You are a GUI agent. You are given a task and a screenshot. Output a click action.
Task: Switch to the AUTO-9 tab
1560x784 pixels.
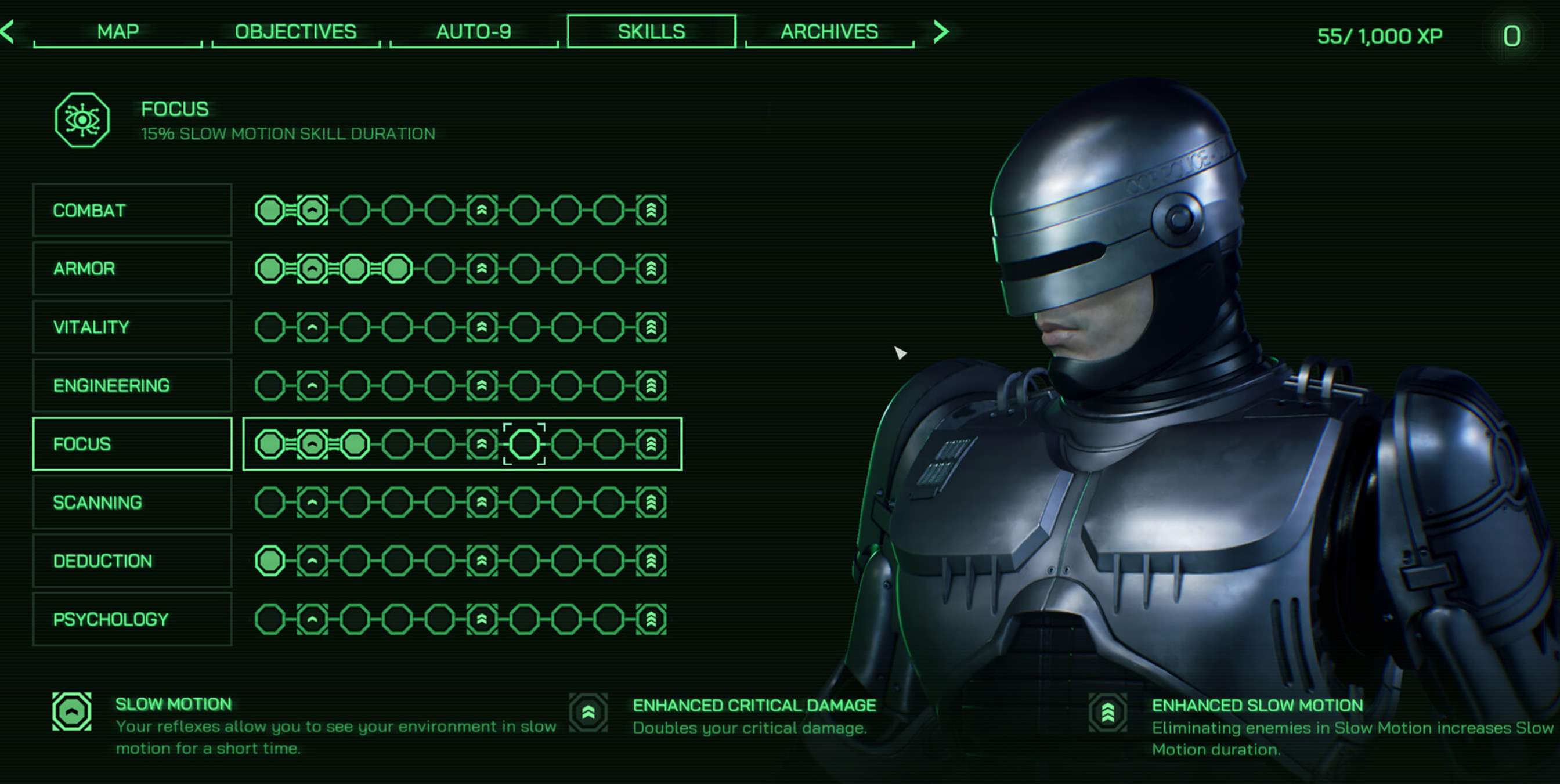coord(474,31)
